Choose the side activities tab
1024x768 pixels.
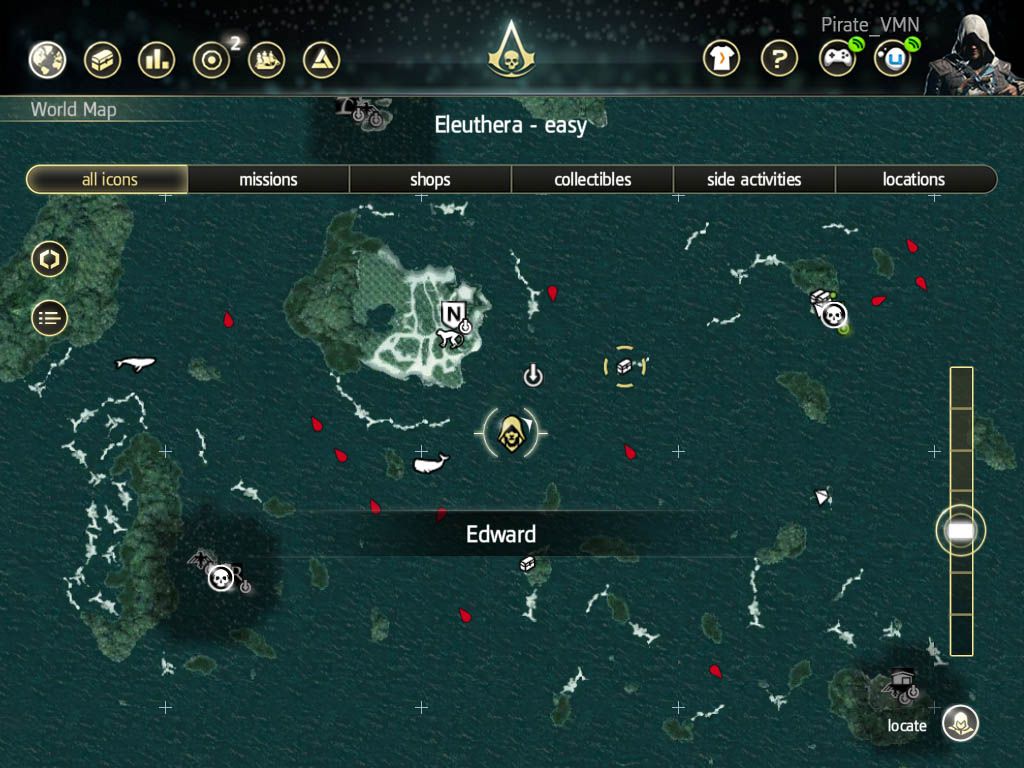[754, 180]
